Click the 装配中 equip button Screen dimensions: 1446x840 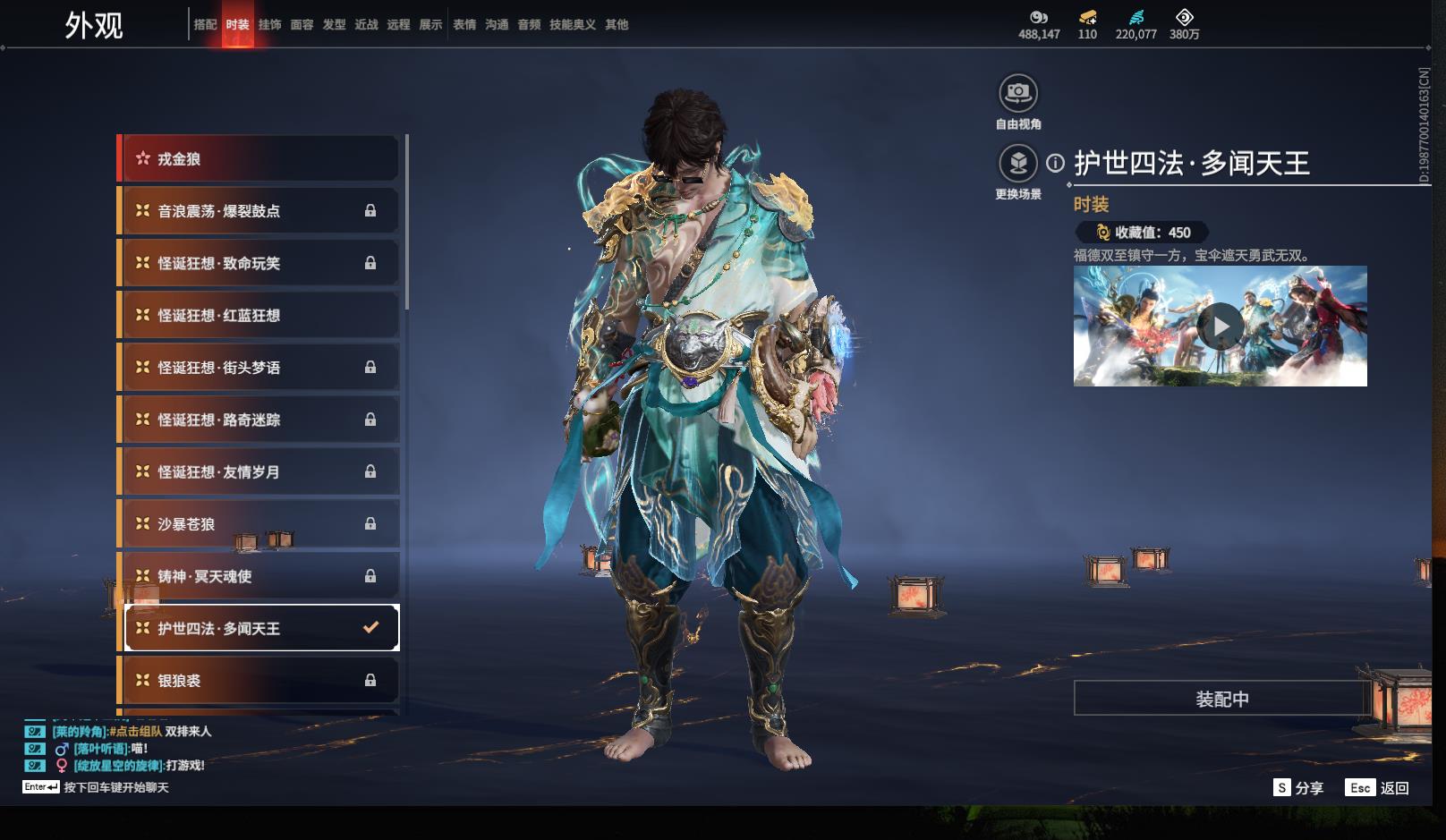click(1221, 699)
